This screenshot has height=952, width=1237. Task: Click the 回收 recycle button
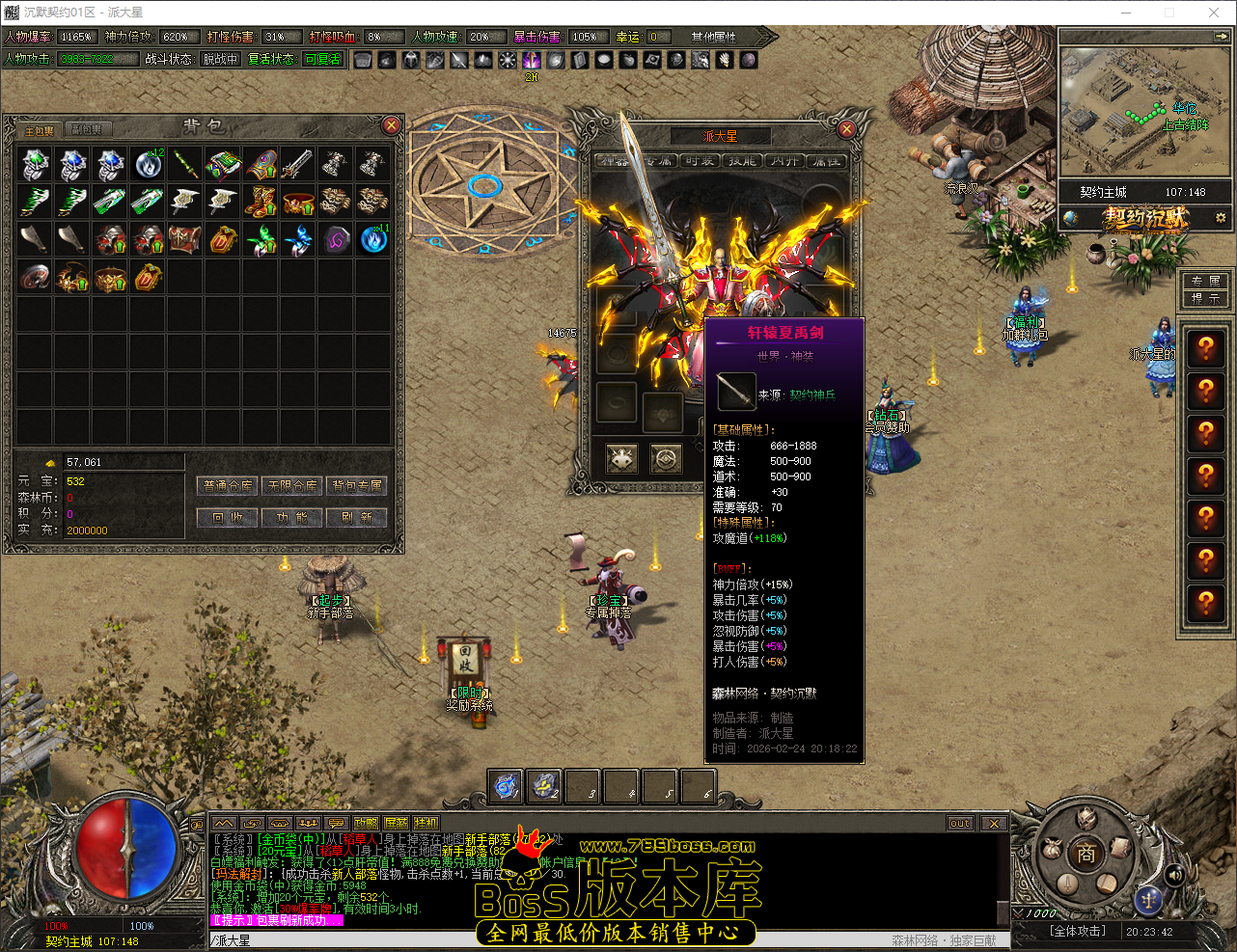(227, 517)
